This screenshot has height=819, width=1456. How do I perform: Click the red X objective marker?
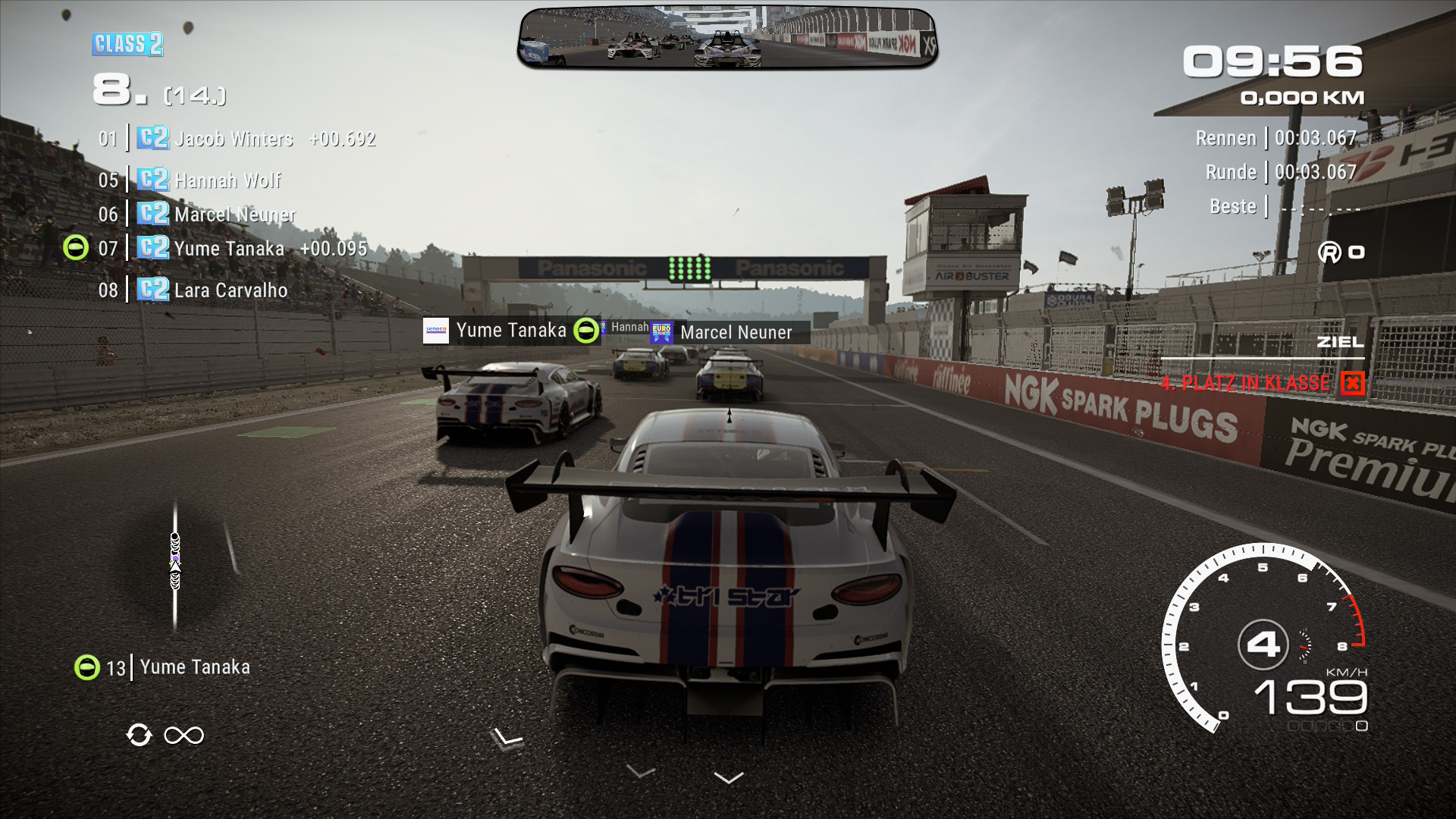pyautogui.click(x=1352, y=383)
